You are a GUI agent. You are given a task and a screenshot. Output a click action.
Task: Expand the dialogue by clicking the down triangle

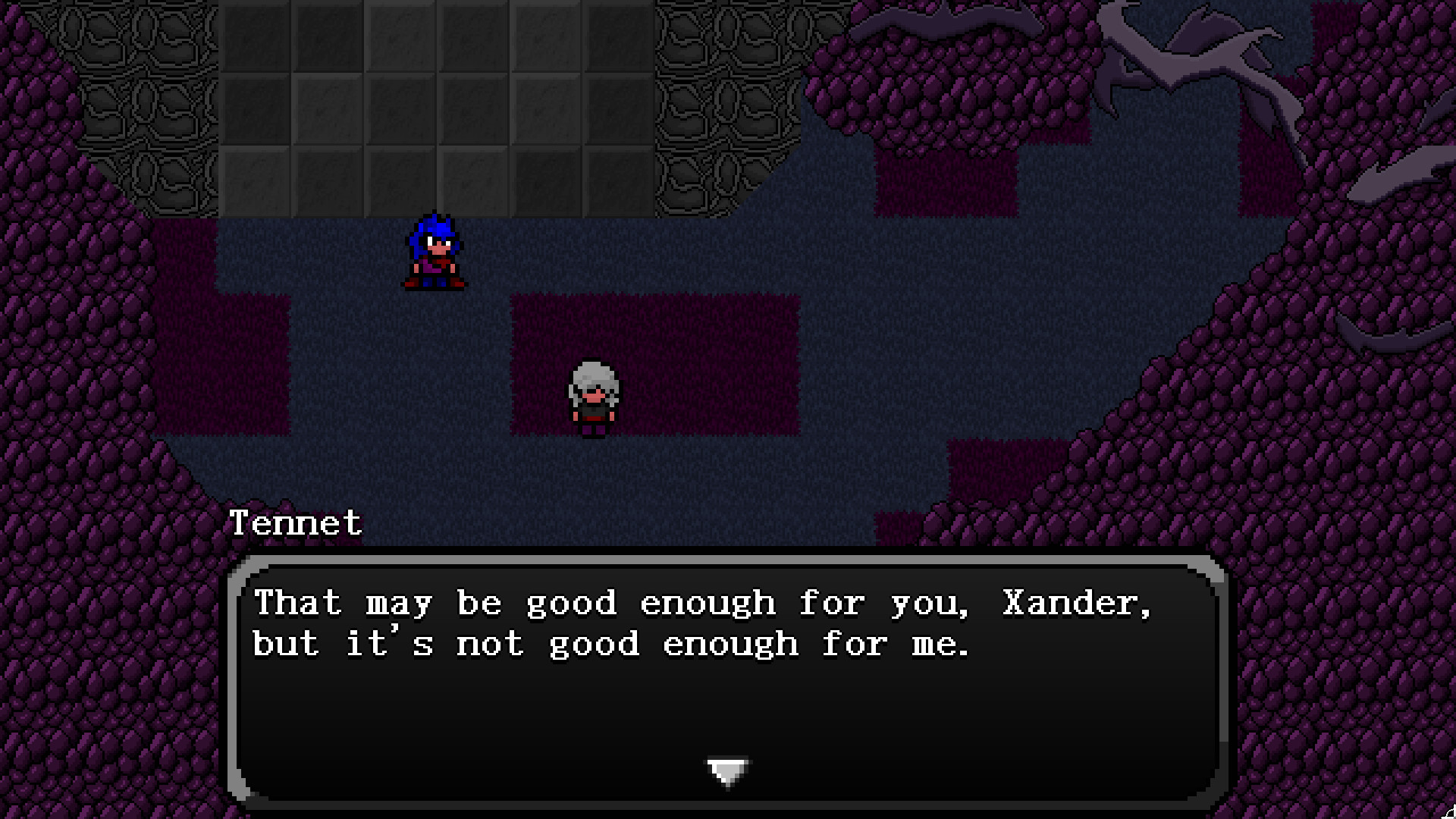coord(728,768)
